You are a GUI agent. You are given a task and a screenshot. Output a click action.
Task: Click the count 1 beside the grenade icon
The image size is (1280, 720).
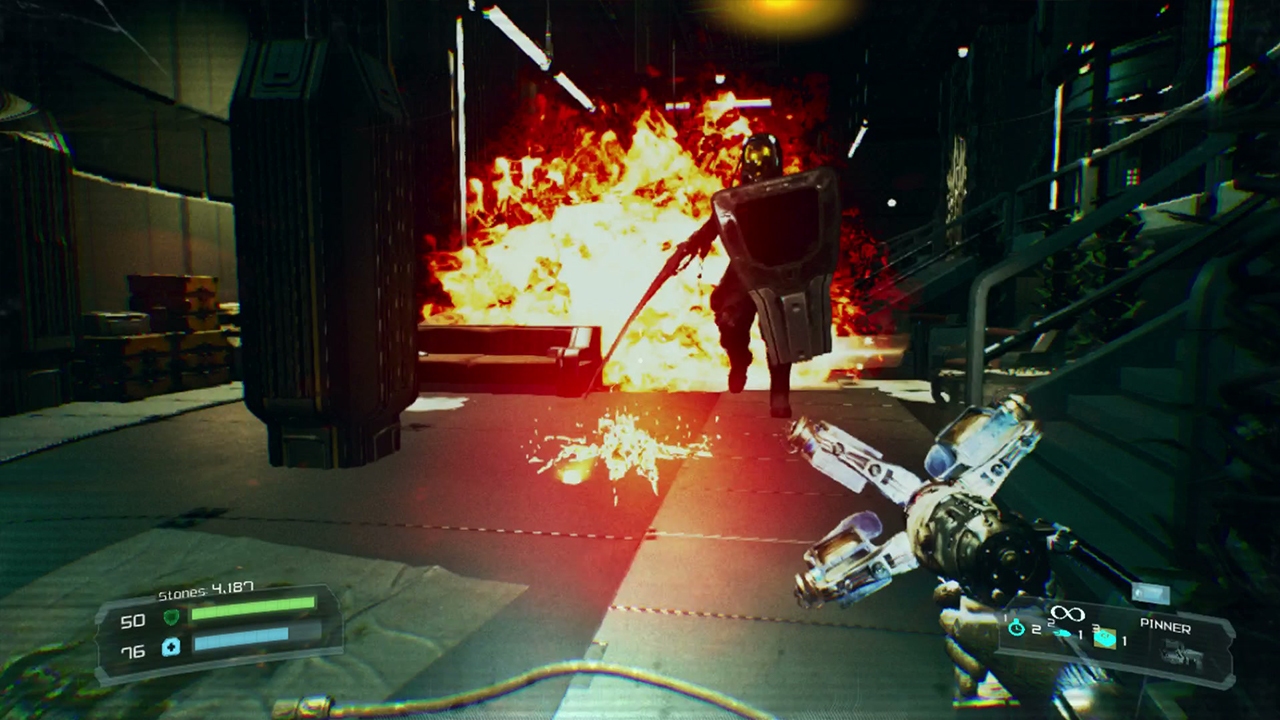[x=1125, y=641]
